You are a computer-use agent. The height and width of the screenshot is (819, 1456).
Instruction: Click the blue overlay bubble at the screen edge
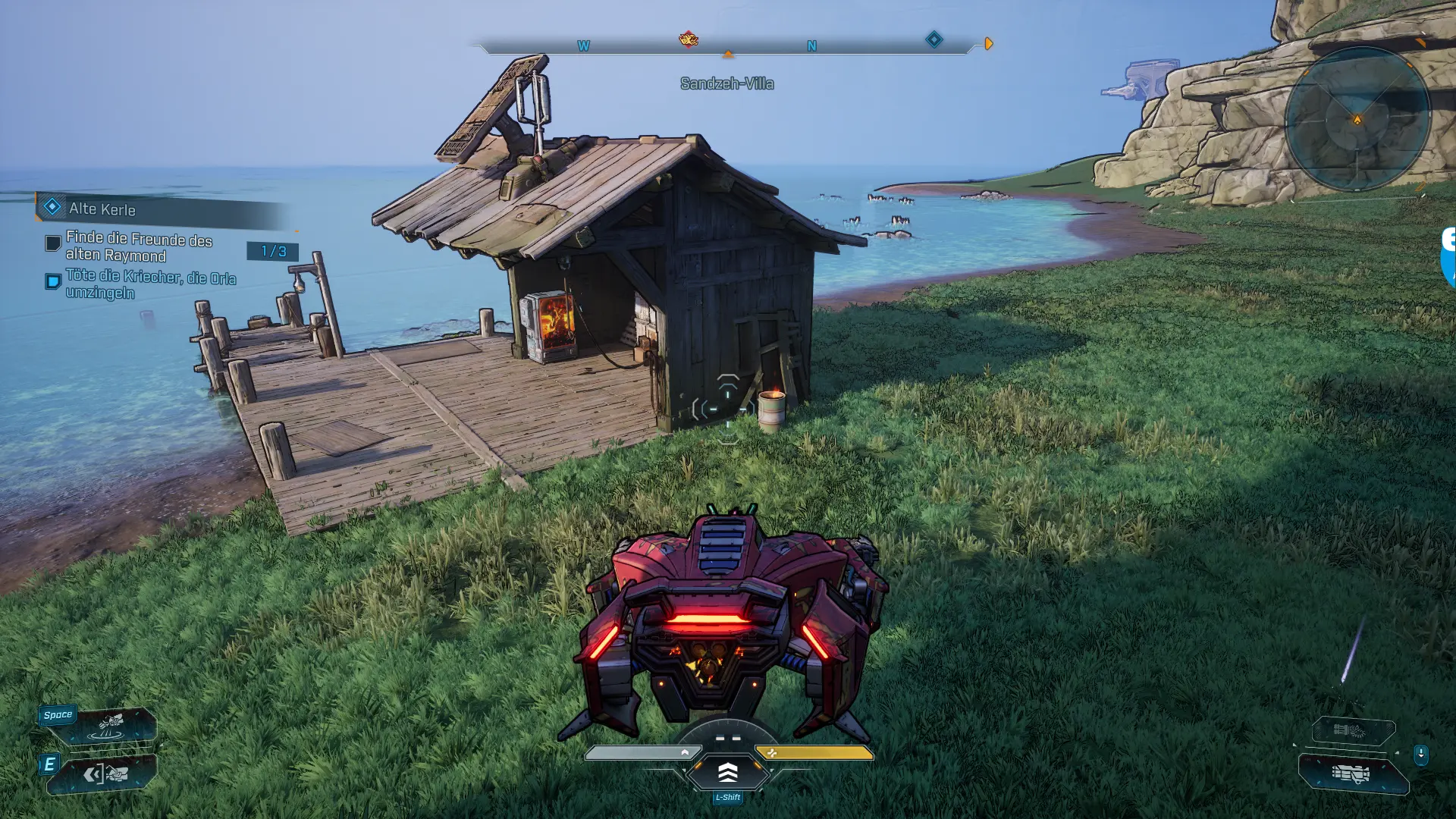point(1448,258)
